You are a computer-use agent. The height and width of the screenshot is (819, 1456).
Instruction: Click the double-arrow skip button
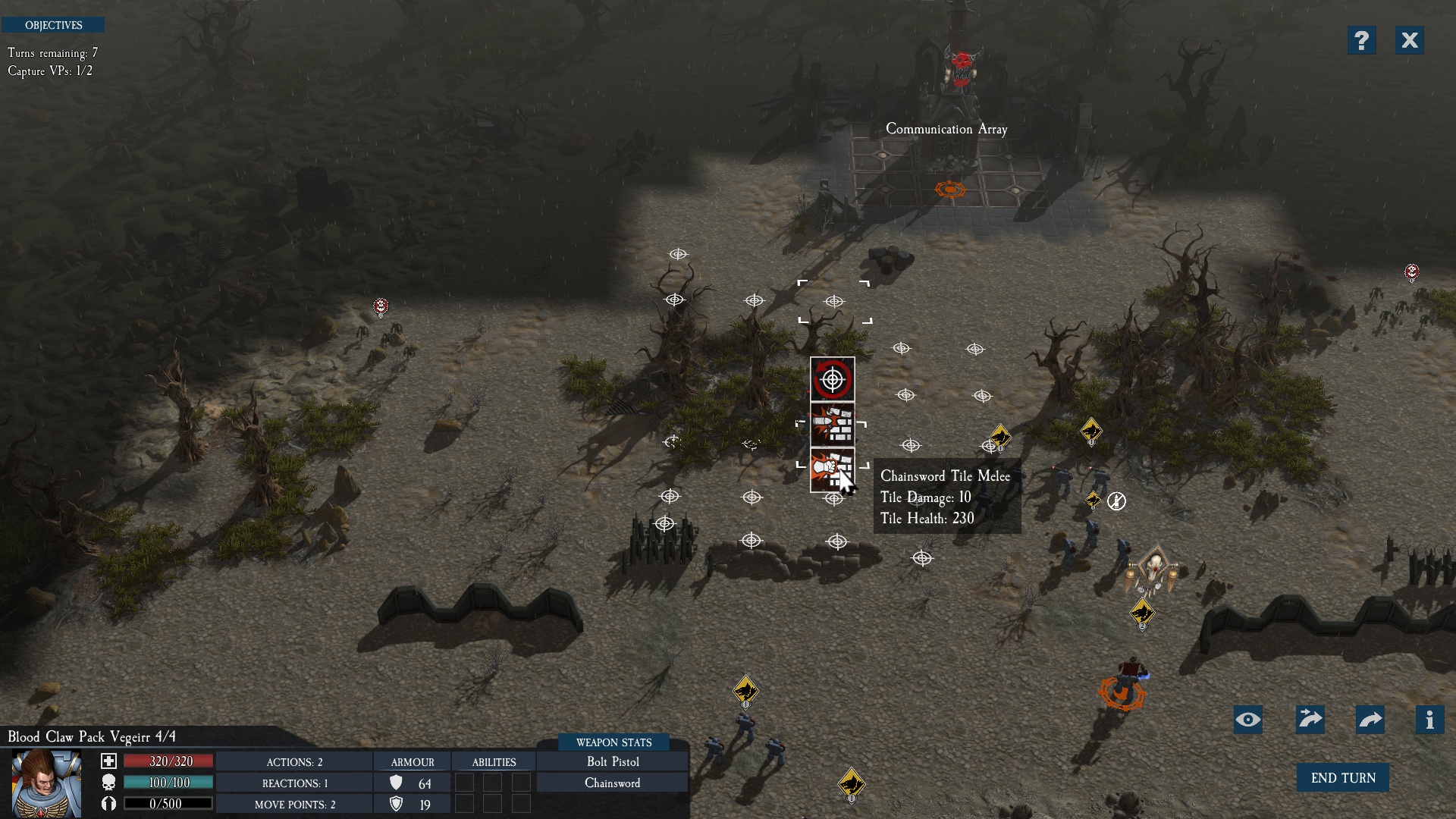(1310, 720)
